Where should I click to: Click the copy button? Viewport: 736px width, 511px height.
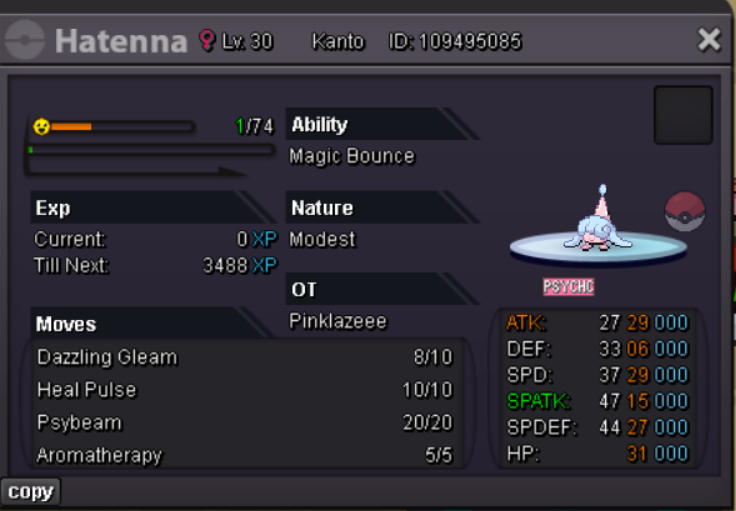coord(30,492)
